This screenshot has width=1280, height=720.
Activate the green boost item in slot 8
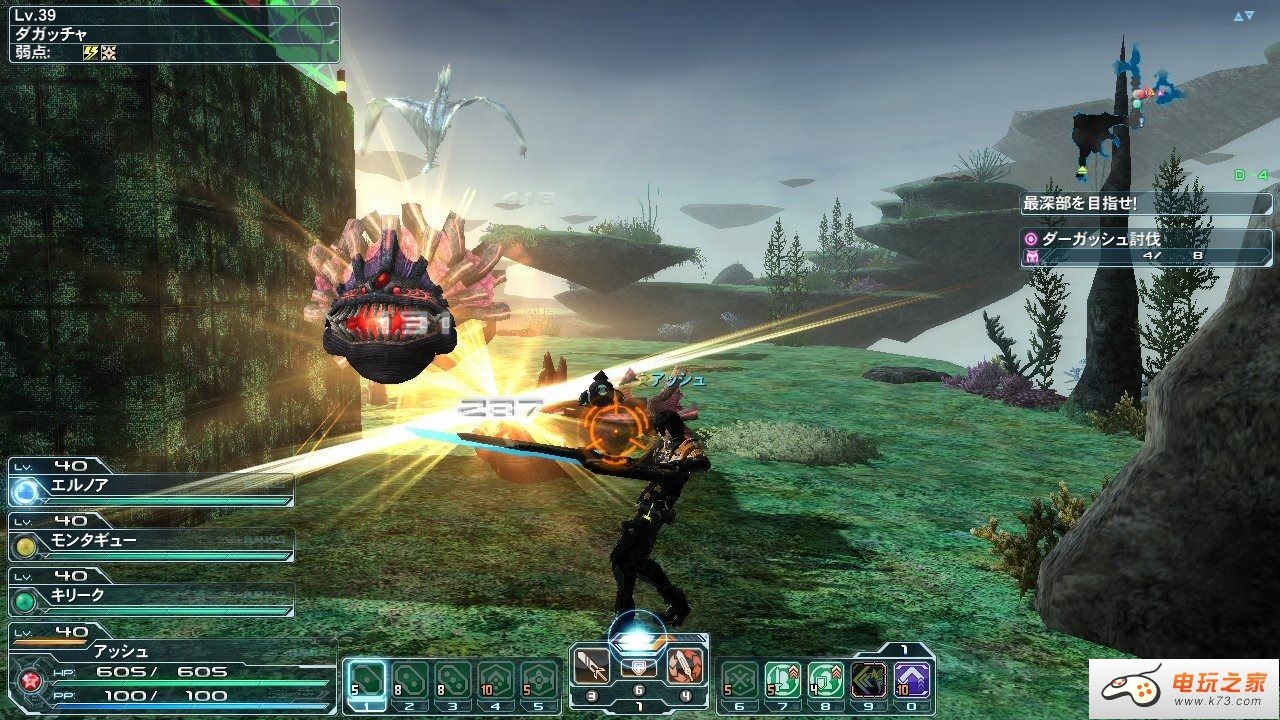coord(825,680)
